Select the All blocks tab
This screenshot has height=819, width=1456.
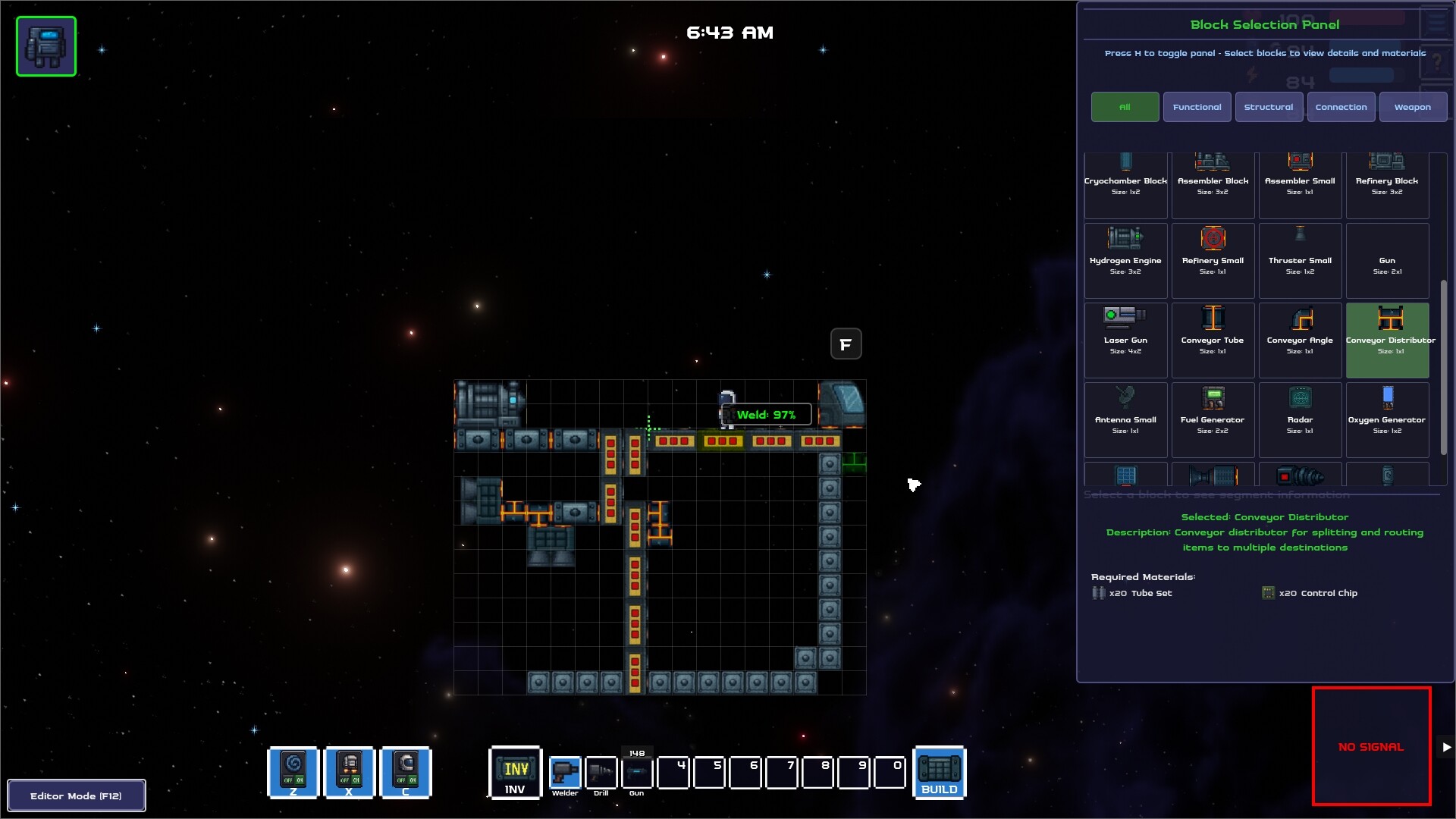tap(1125, 107)
